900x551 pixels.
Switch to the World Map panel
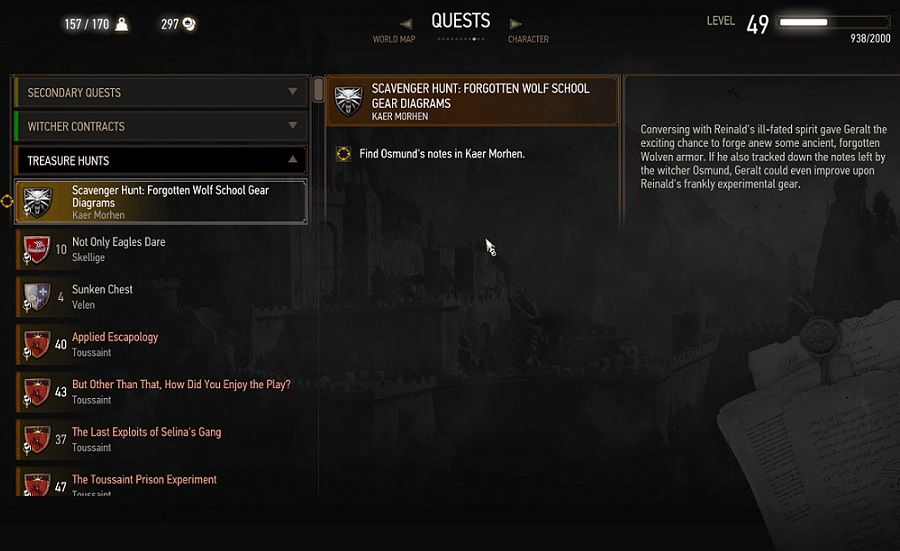click(393, 39)
